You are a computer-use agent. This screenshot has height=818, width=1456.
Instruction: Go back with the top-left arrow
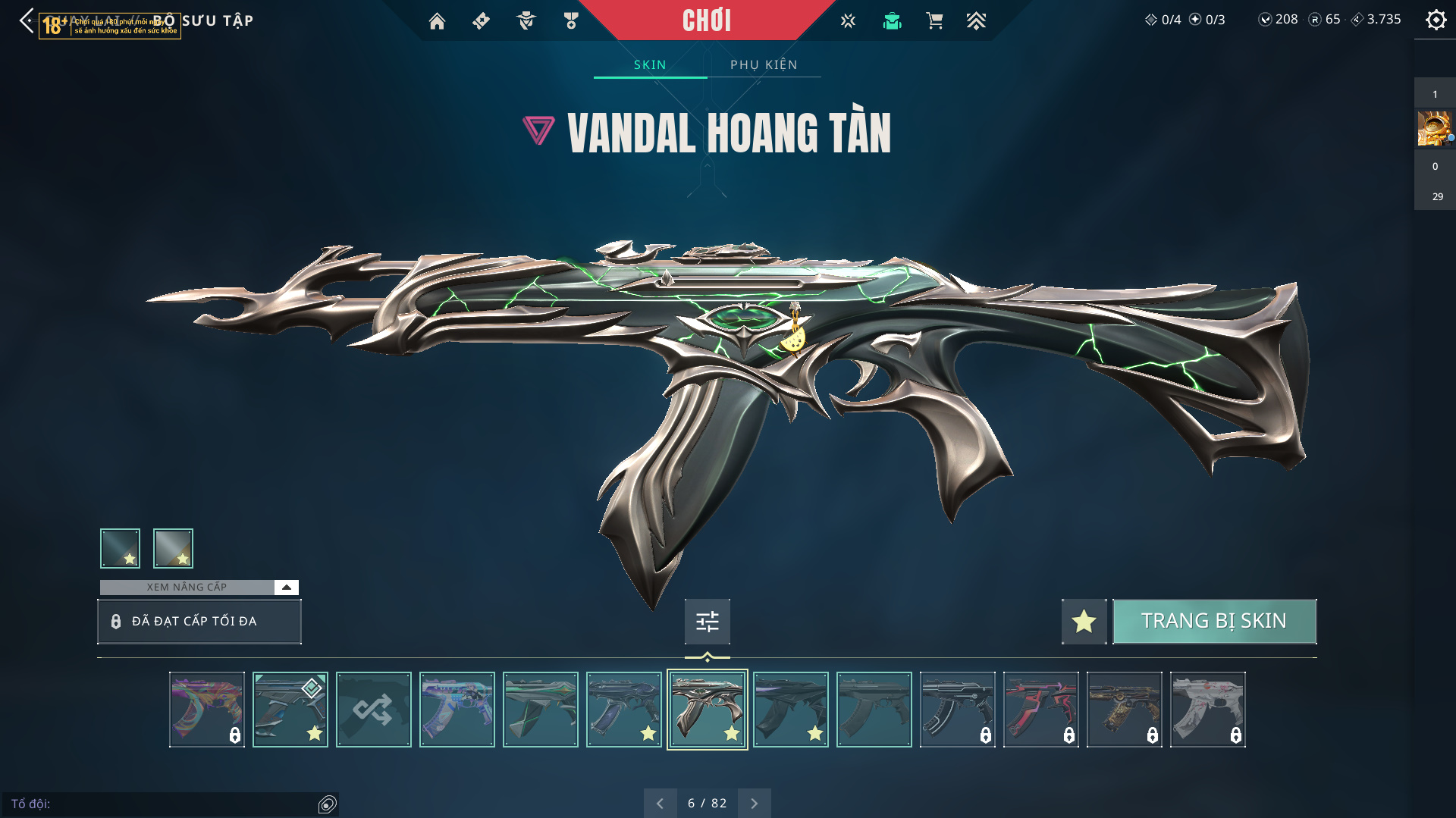pos(27,20)
